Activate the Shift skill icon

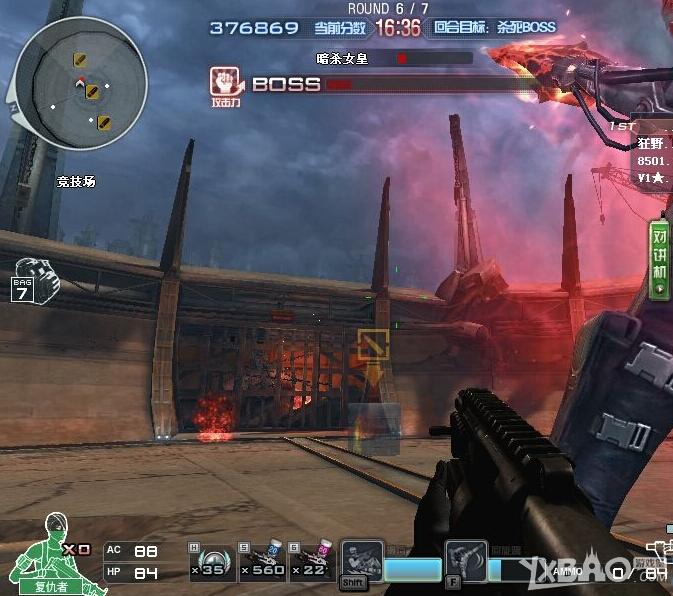click(x=361, y=563)
